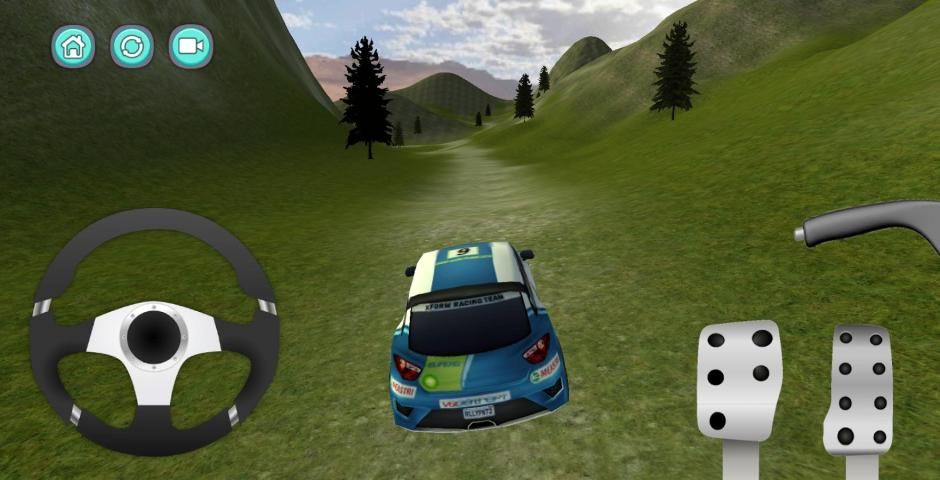Tap the wide brake pedal
Screen dimensions: 940x480
coord(739,381)
